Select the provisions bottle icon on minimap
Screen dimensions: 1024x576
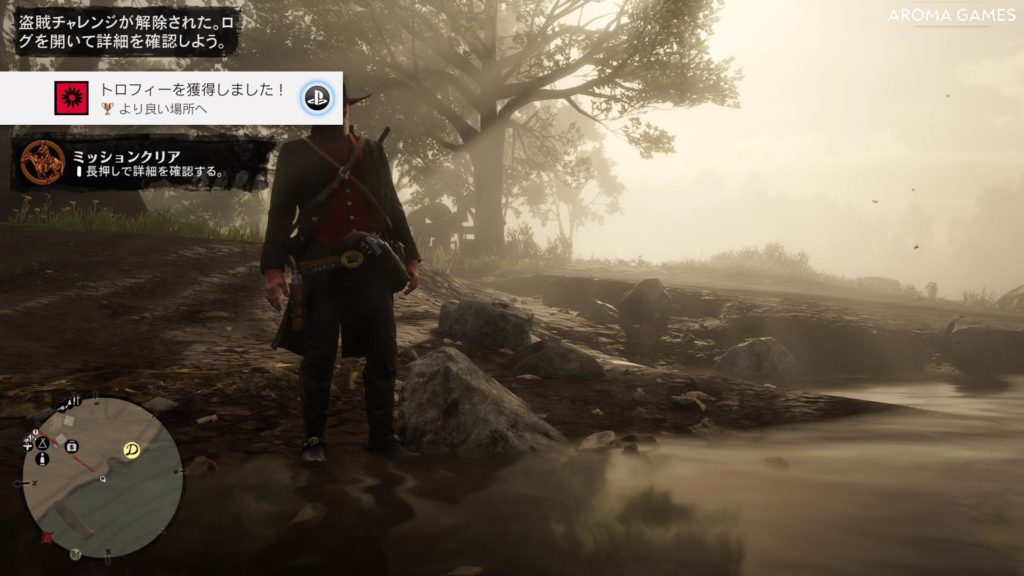[43, 459]
